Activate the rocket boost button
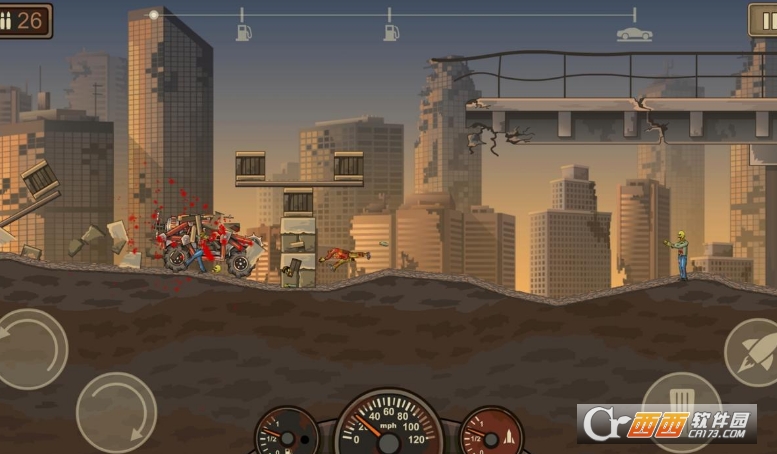Viewport: 777px width, 454px height. tap(753, 353)
